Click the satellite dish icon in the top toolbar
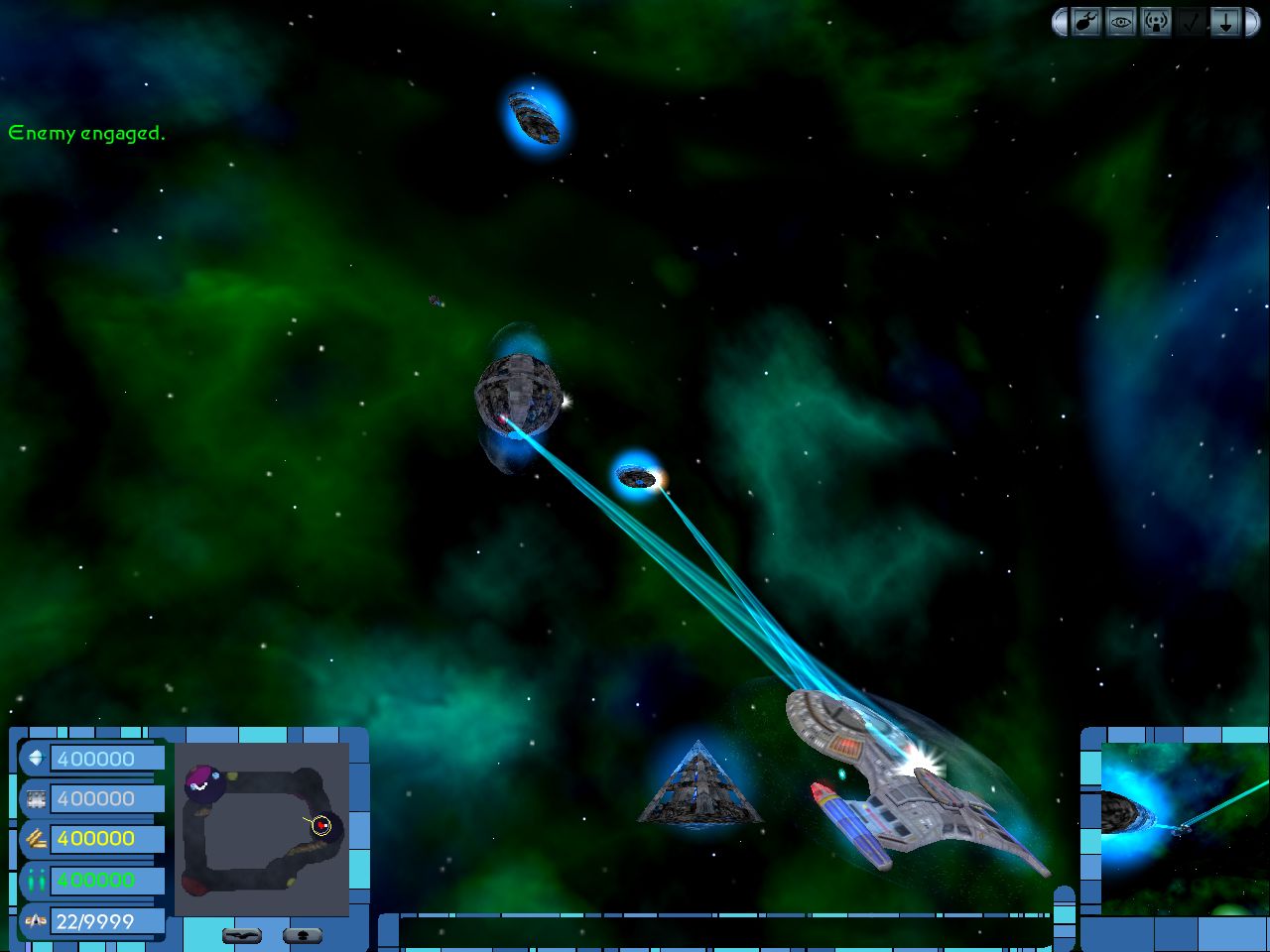The height and width of the screenshot is (952, 1270). point(1086,22)
